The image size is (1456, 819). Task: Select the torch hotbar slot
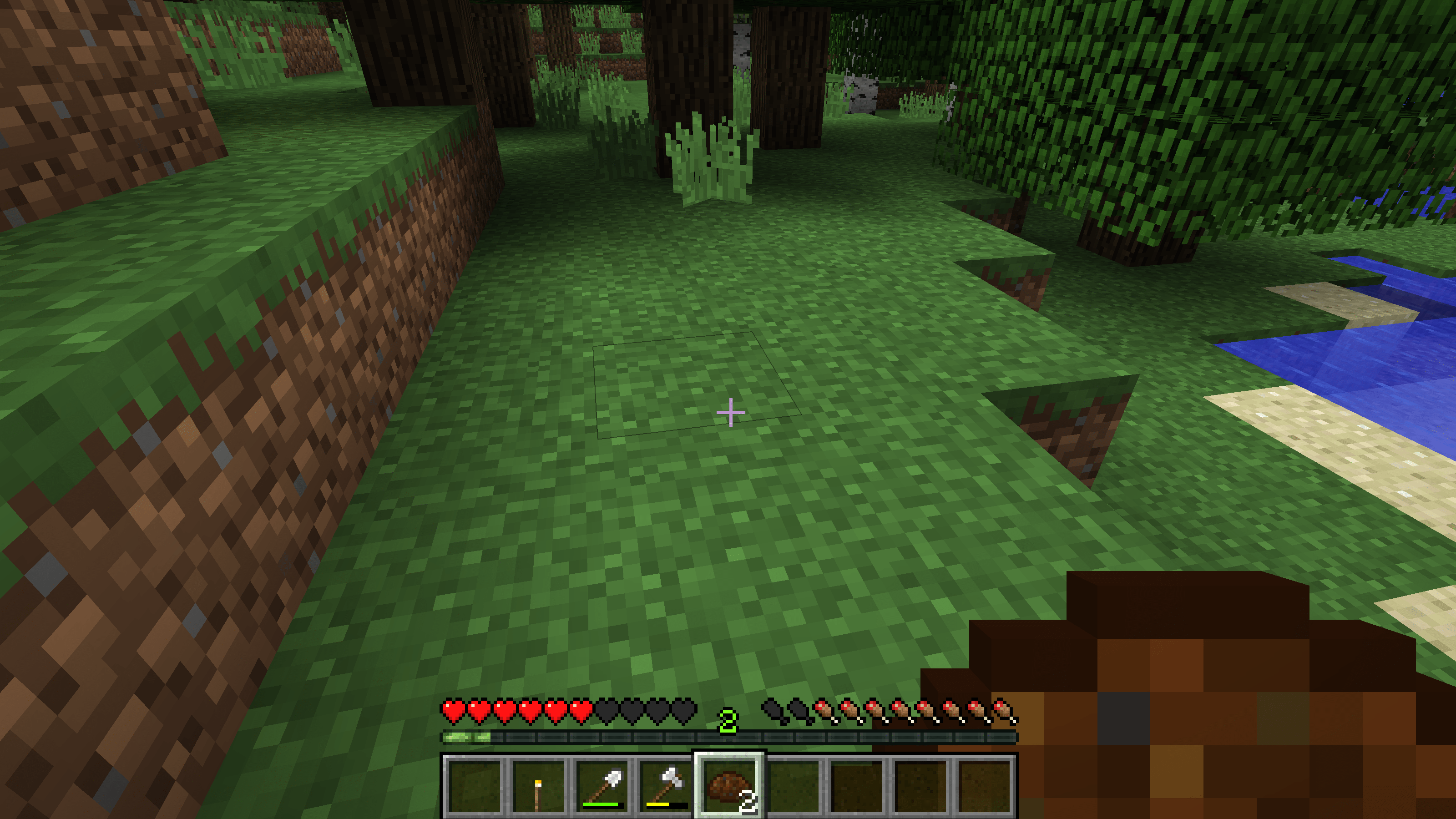537,786
